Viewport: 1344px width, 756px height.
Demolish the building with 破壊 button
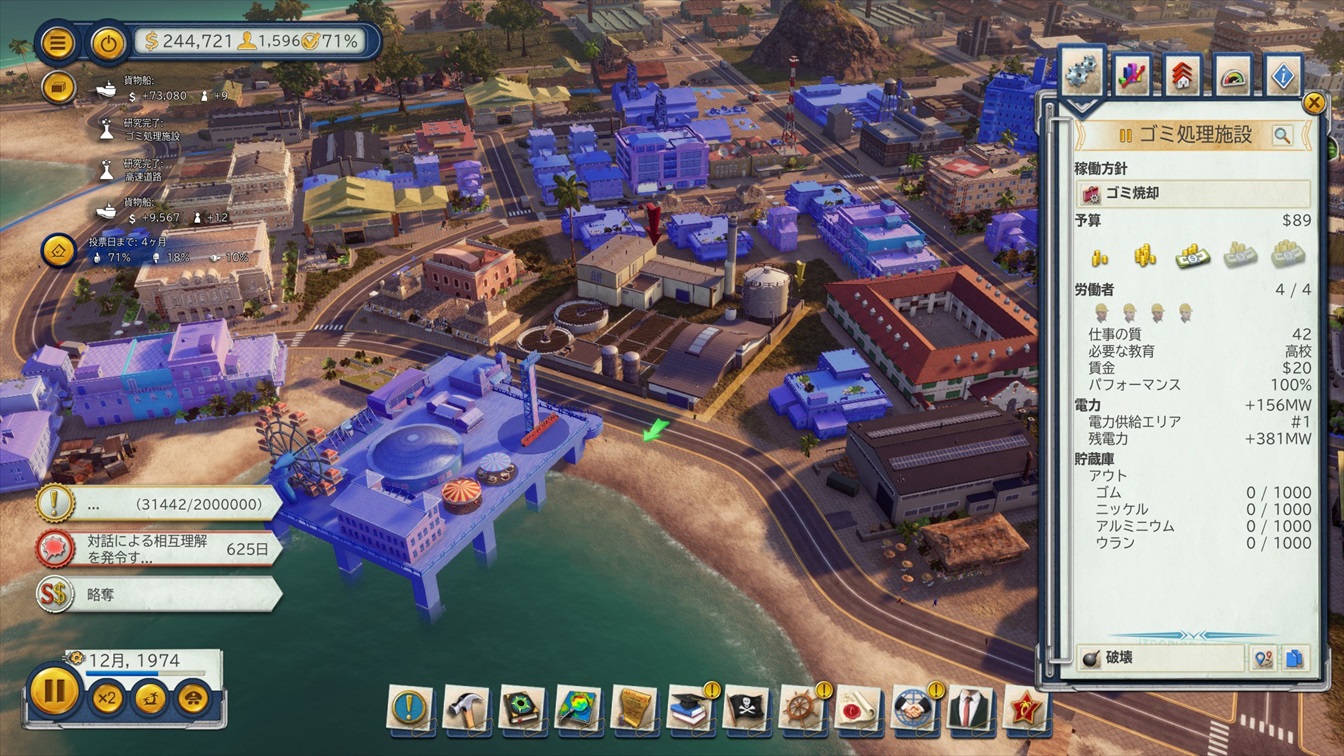point(1160,658)
